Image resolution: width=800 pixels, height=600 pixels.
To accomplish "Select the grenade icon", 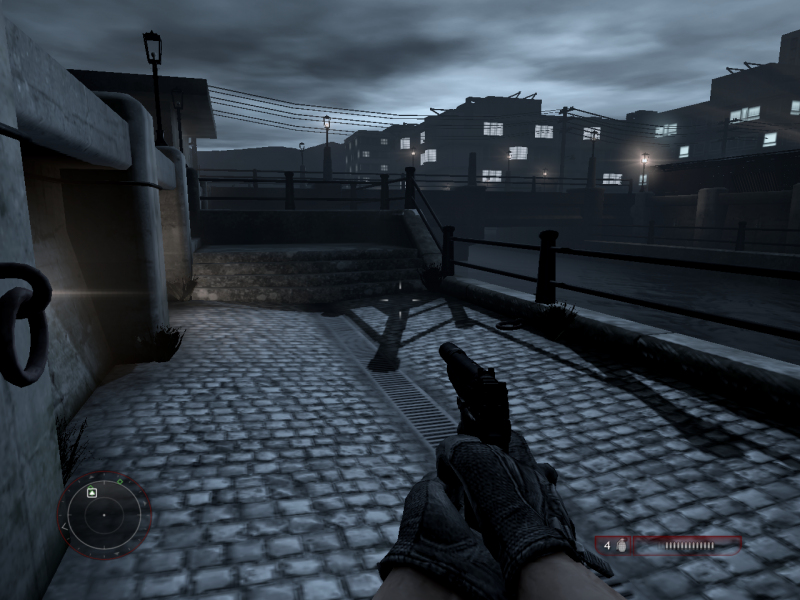I will pos(621,546).
